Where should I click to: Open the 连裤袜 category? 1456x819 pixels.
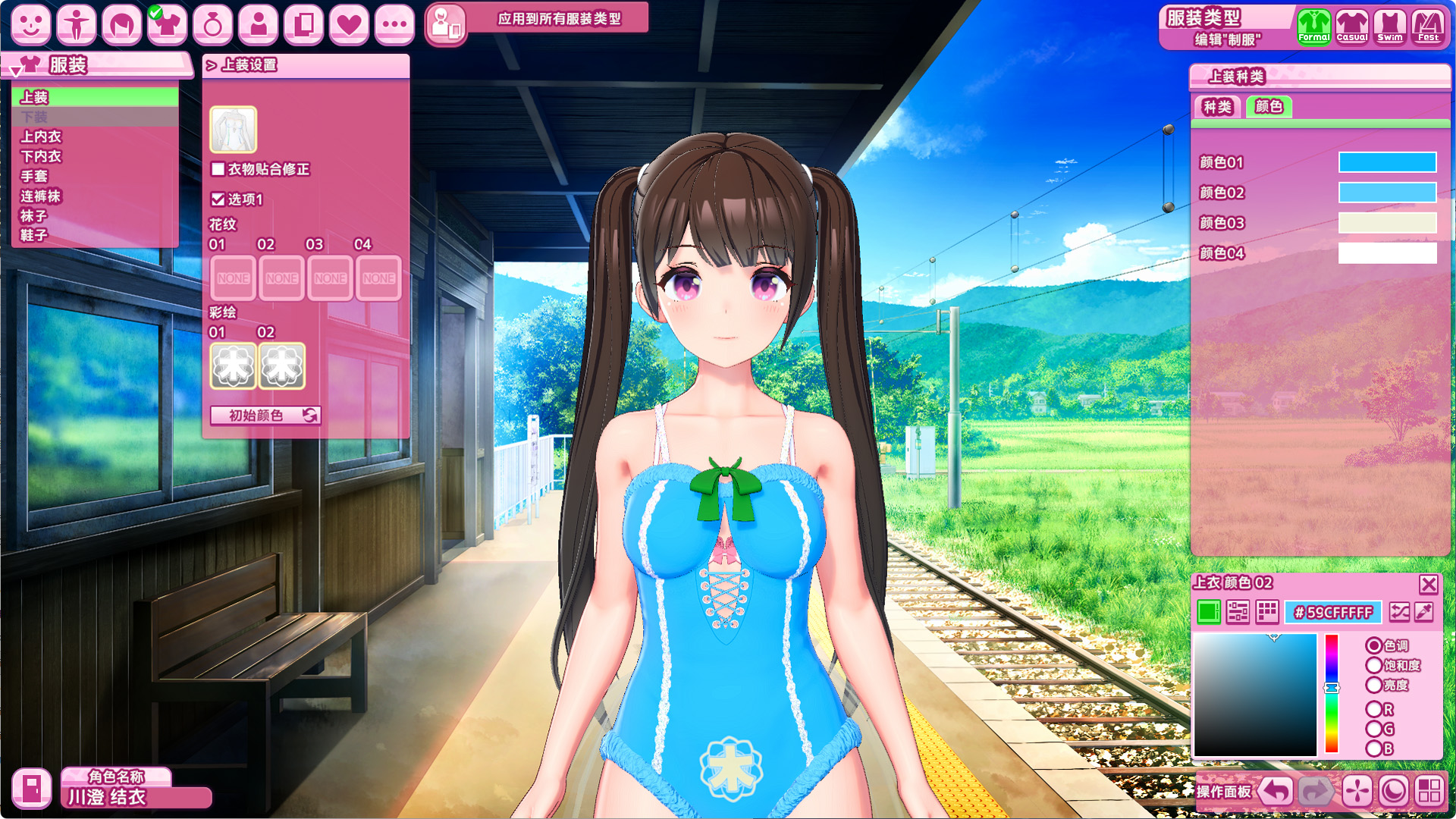(x=41, y=196)
